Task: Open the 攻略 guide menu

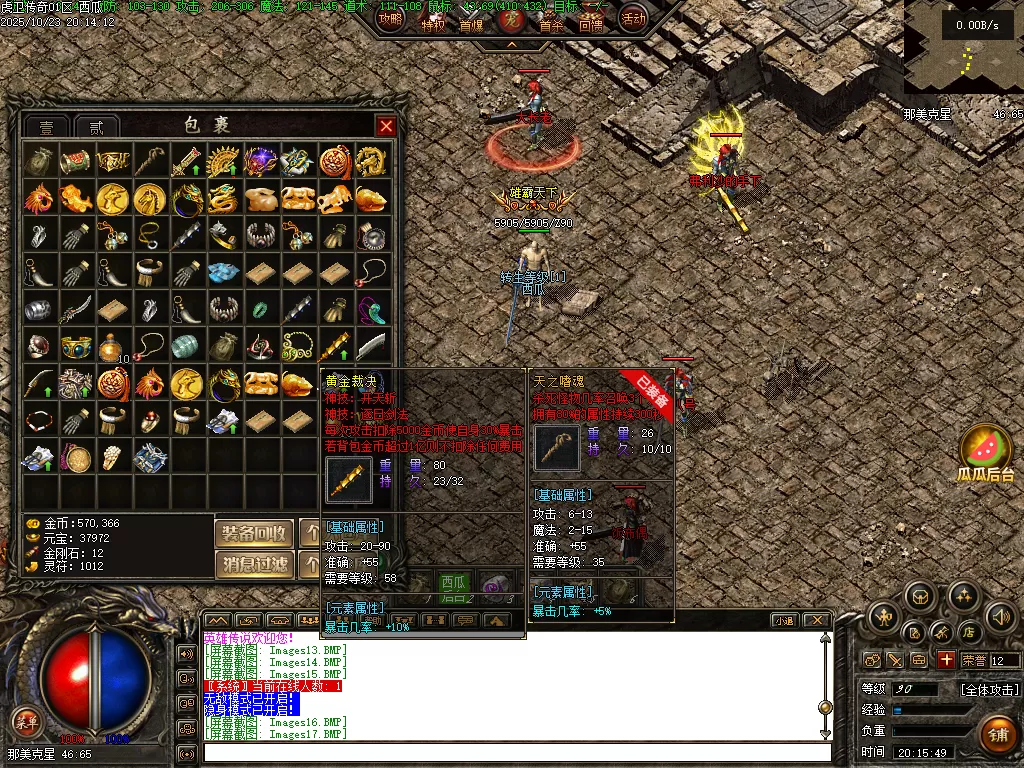Action: [x=391, y=18]
